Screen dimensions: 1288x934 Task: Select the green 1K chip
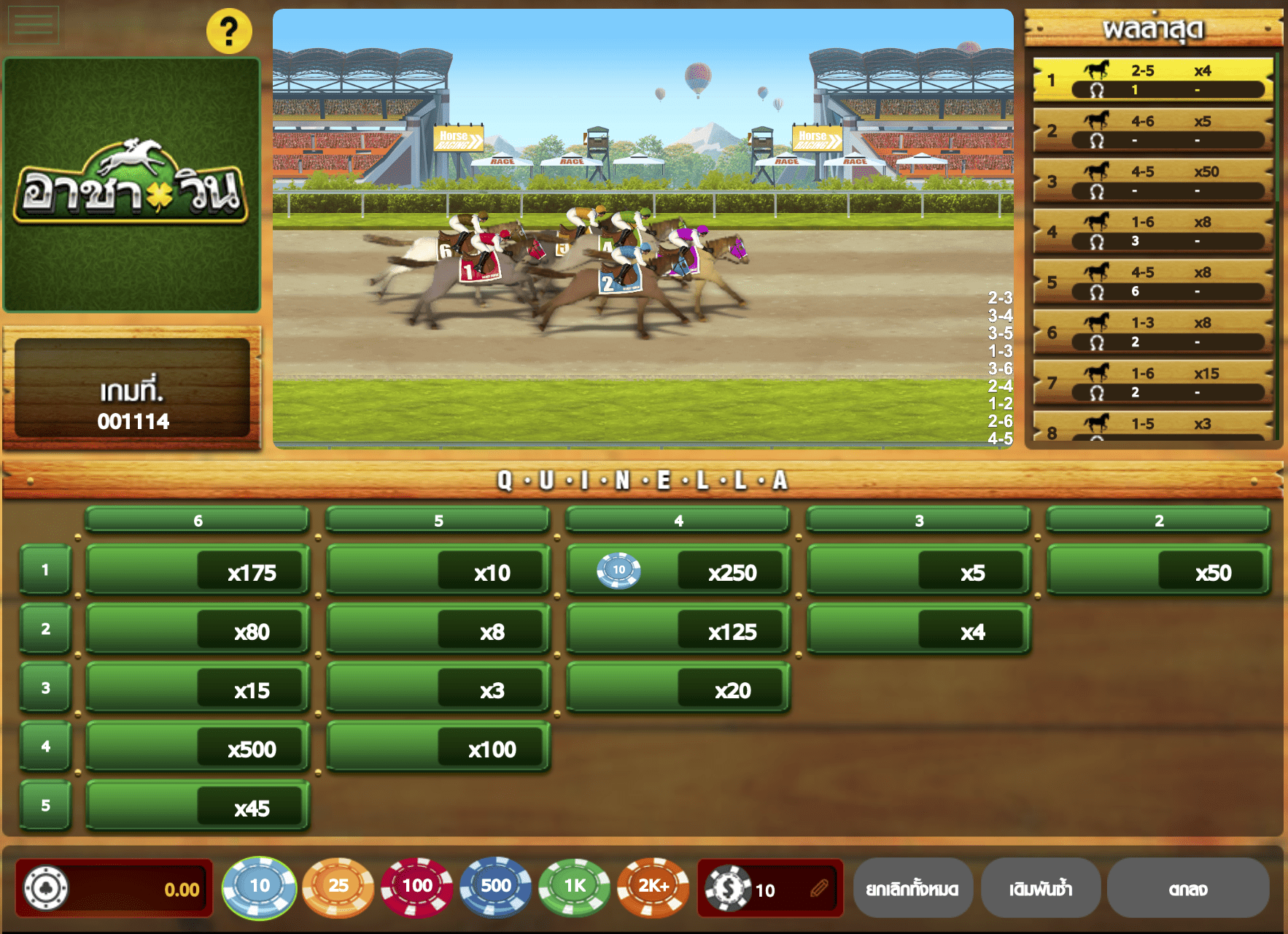pyautogui.click(x=574, y=888)
